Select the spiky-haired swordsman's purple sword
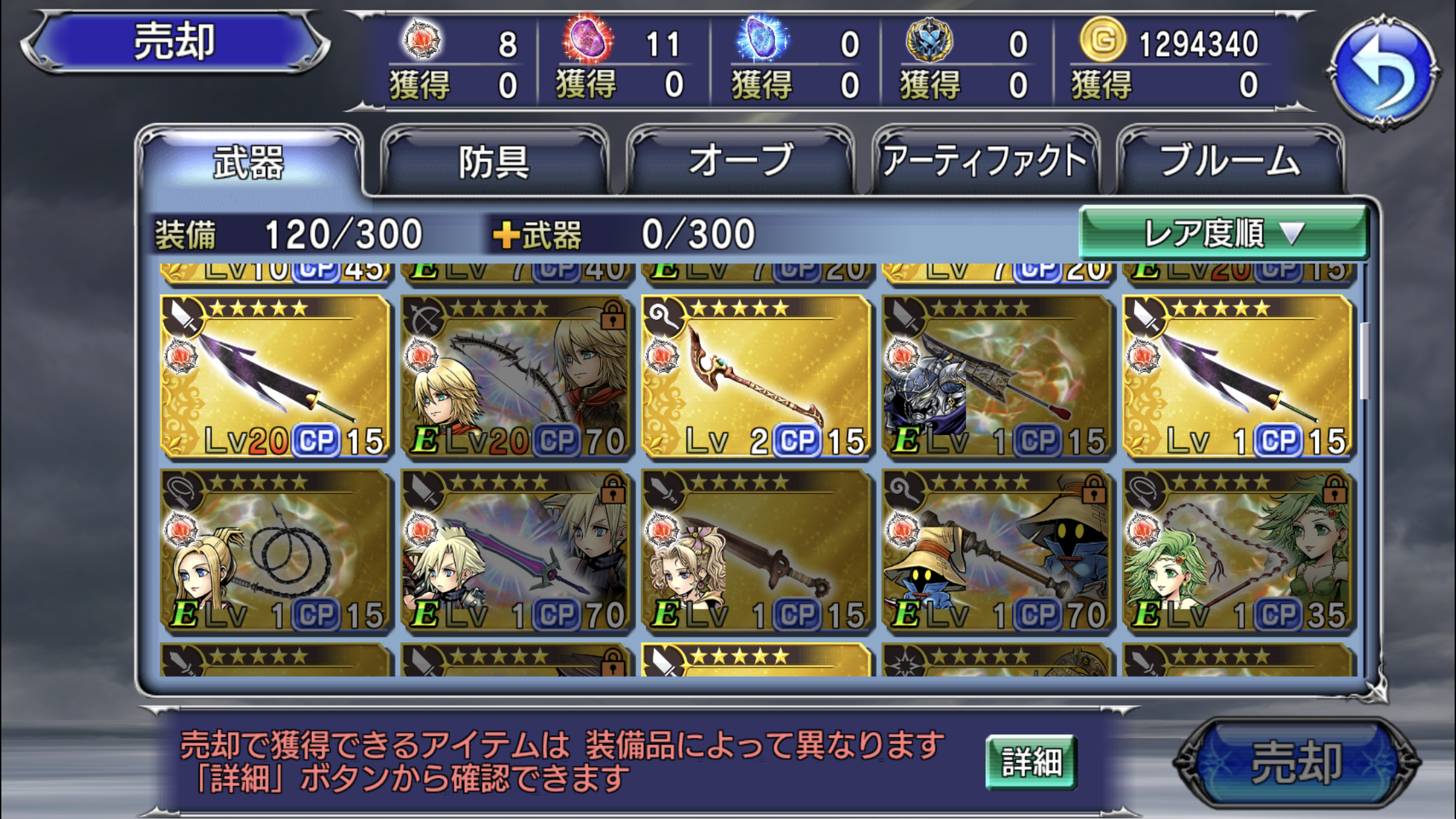The height and width of the screenshot is (819, 1456). (516, 551)
